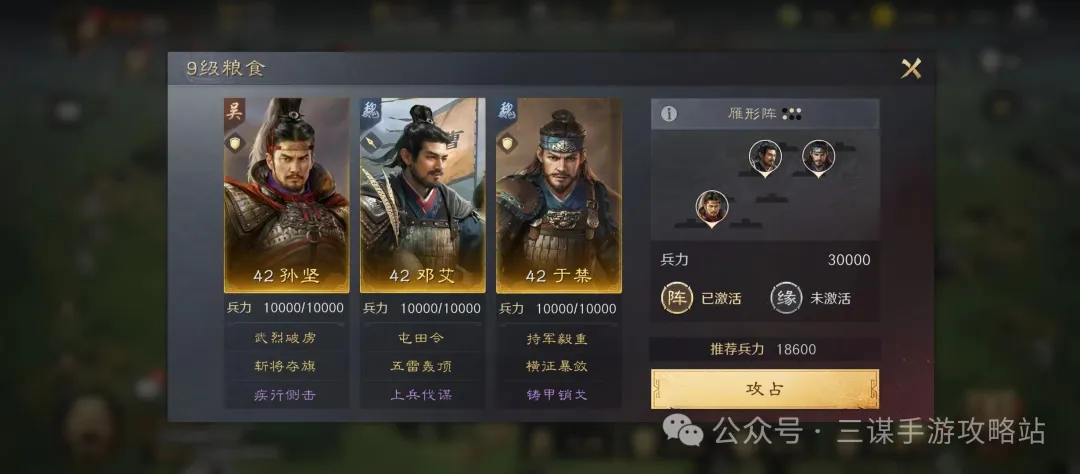Viewport: 1080px width, 474px height.
Task: Show the 铸甲销戈 skill details
Action: point(558,394)
